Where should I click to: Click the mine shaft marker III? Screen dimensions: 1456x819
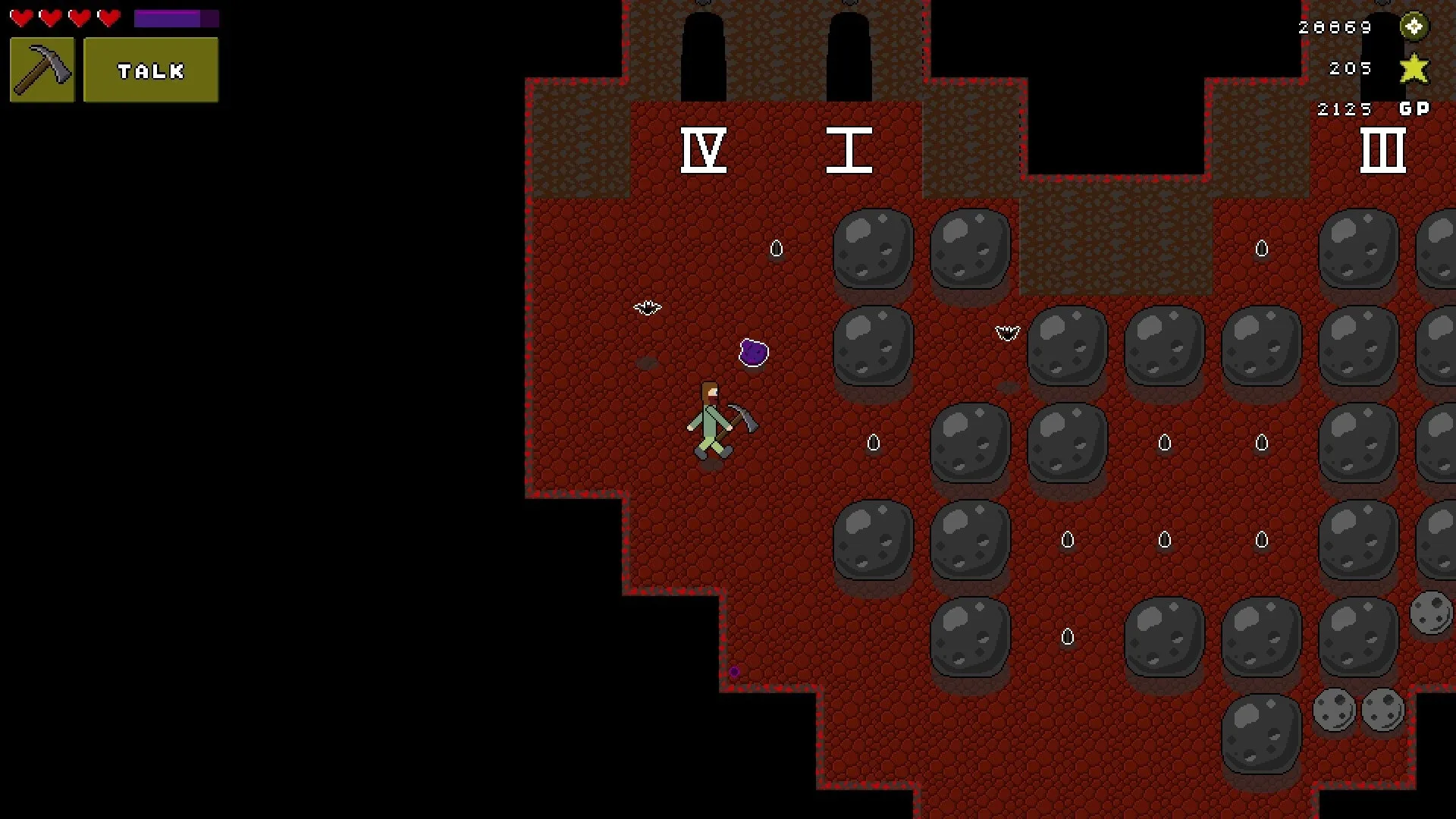coord(1383,150)
